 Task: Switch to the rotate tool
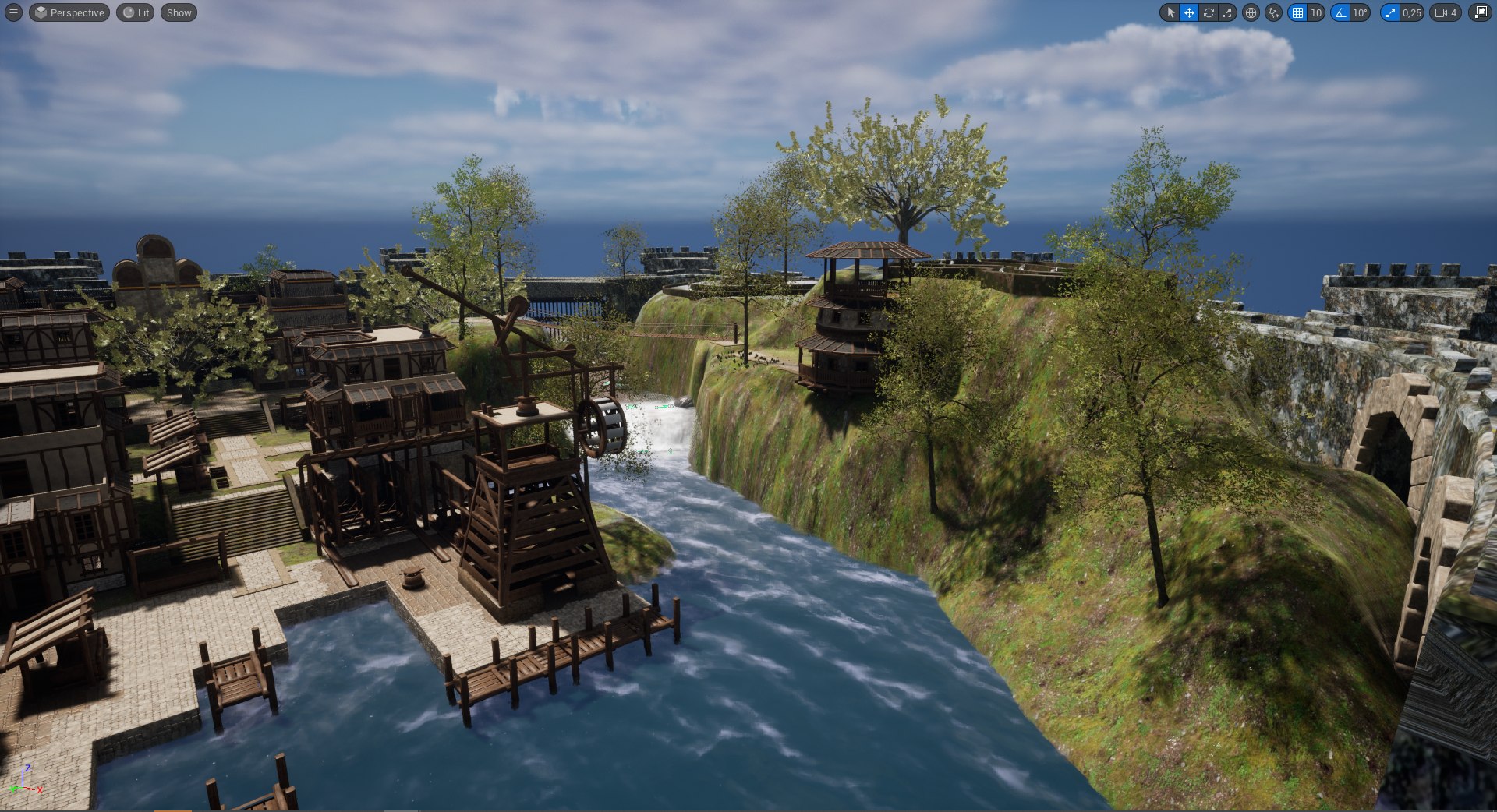[1209, 12]
